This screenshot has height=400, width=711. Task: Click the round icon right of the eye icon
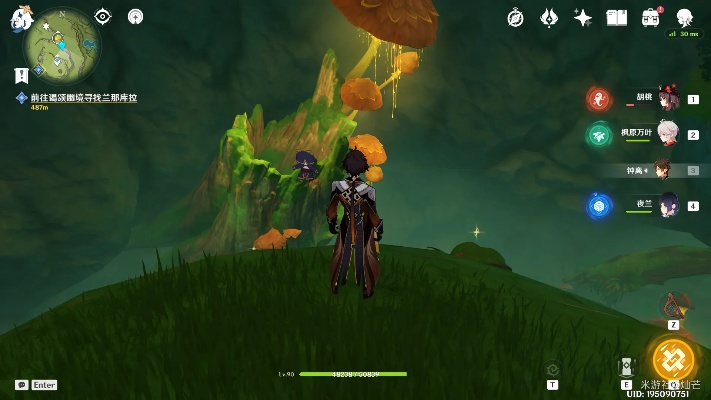coord(135,16)
